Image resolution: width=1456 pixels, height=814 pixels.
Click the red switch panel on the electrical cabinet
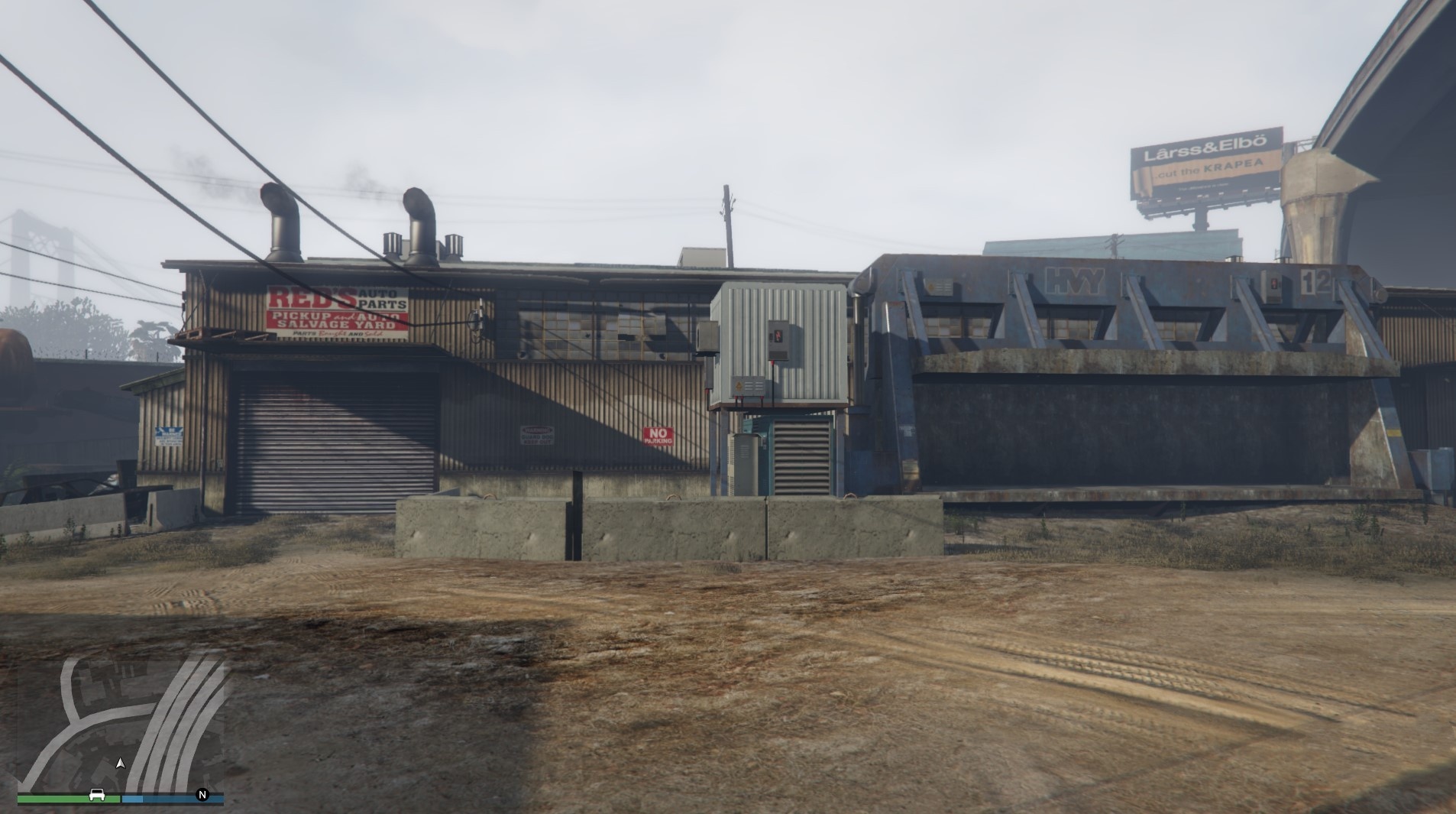pos(778,336)
